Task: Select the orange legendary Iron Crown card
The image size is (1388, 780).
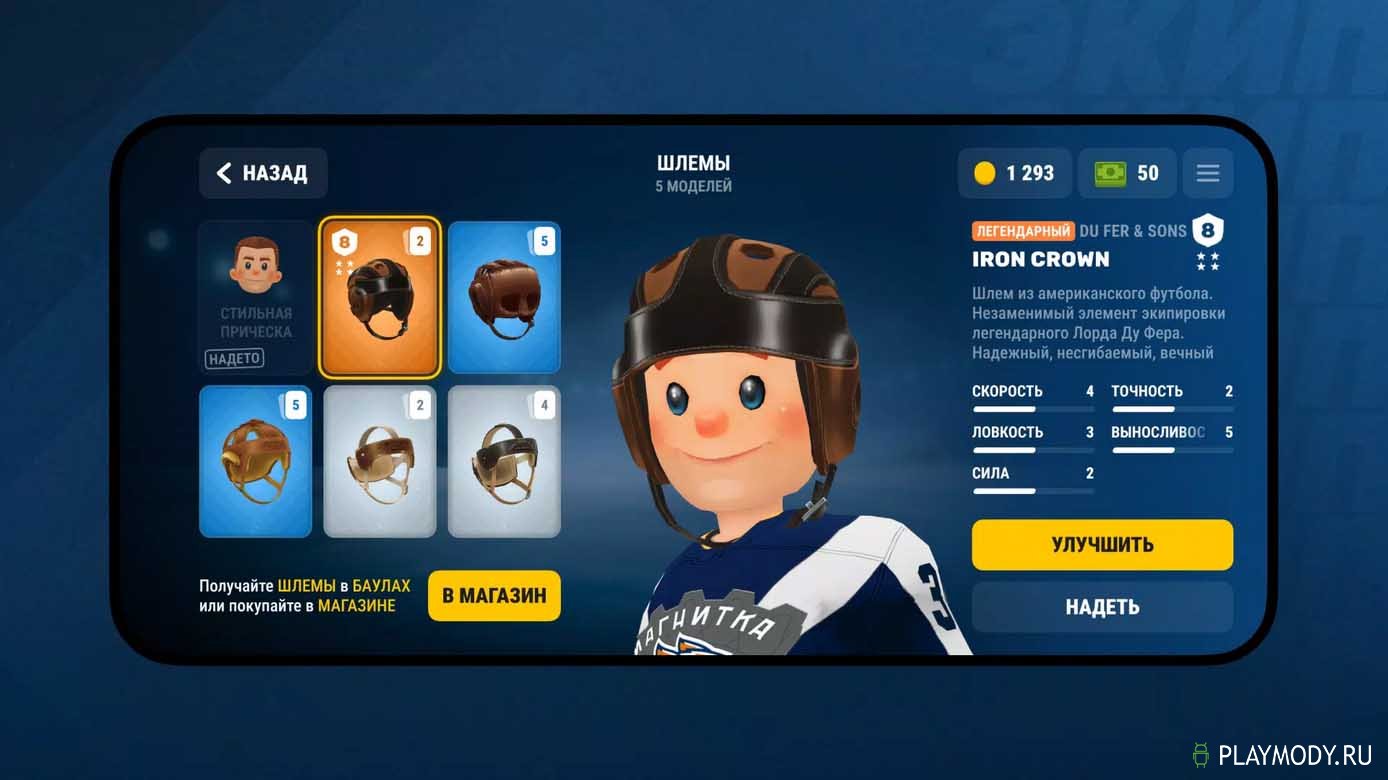Action: [x=380, y=297]
